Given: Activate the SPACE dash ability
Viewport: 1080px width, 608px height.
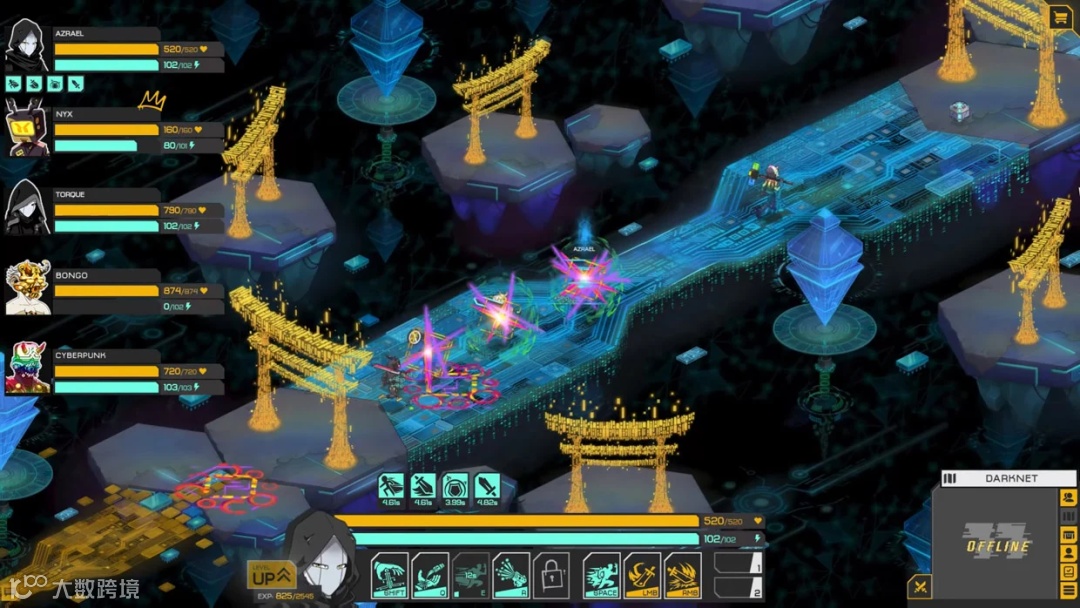Looking at the screenshot, I should click(x=601, y=576).
